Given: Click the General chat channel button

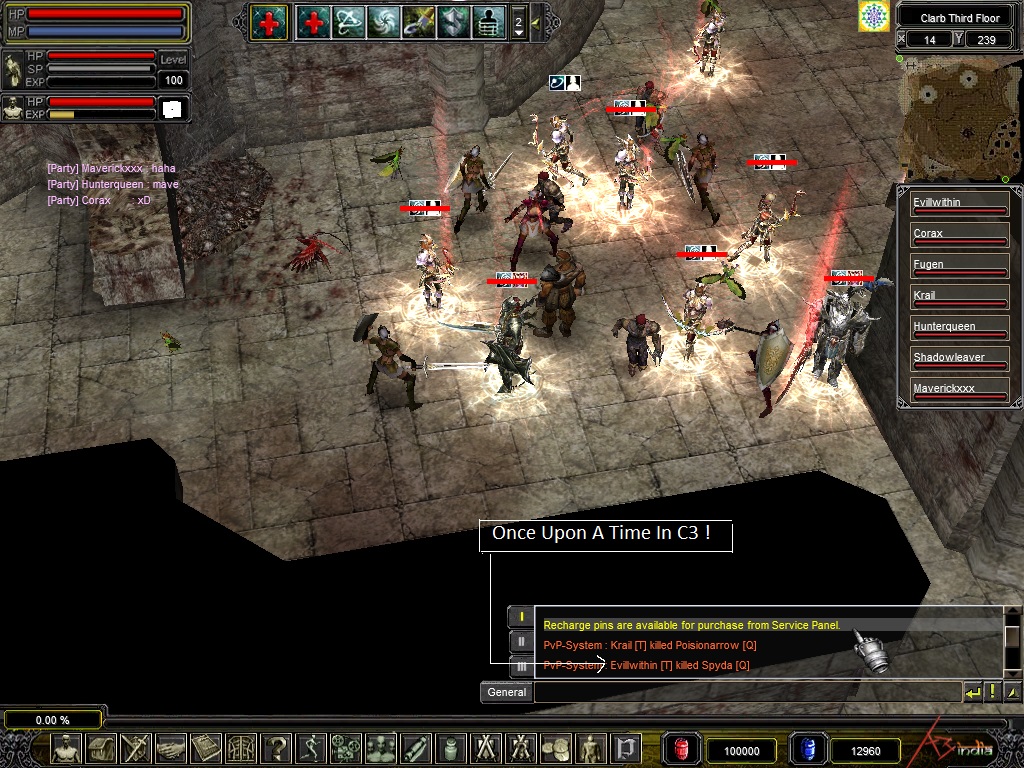Looking at the screenshot, I should (506, 692).
